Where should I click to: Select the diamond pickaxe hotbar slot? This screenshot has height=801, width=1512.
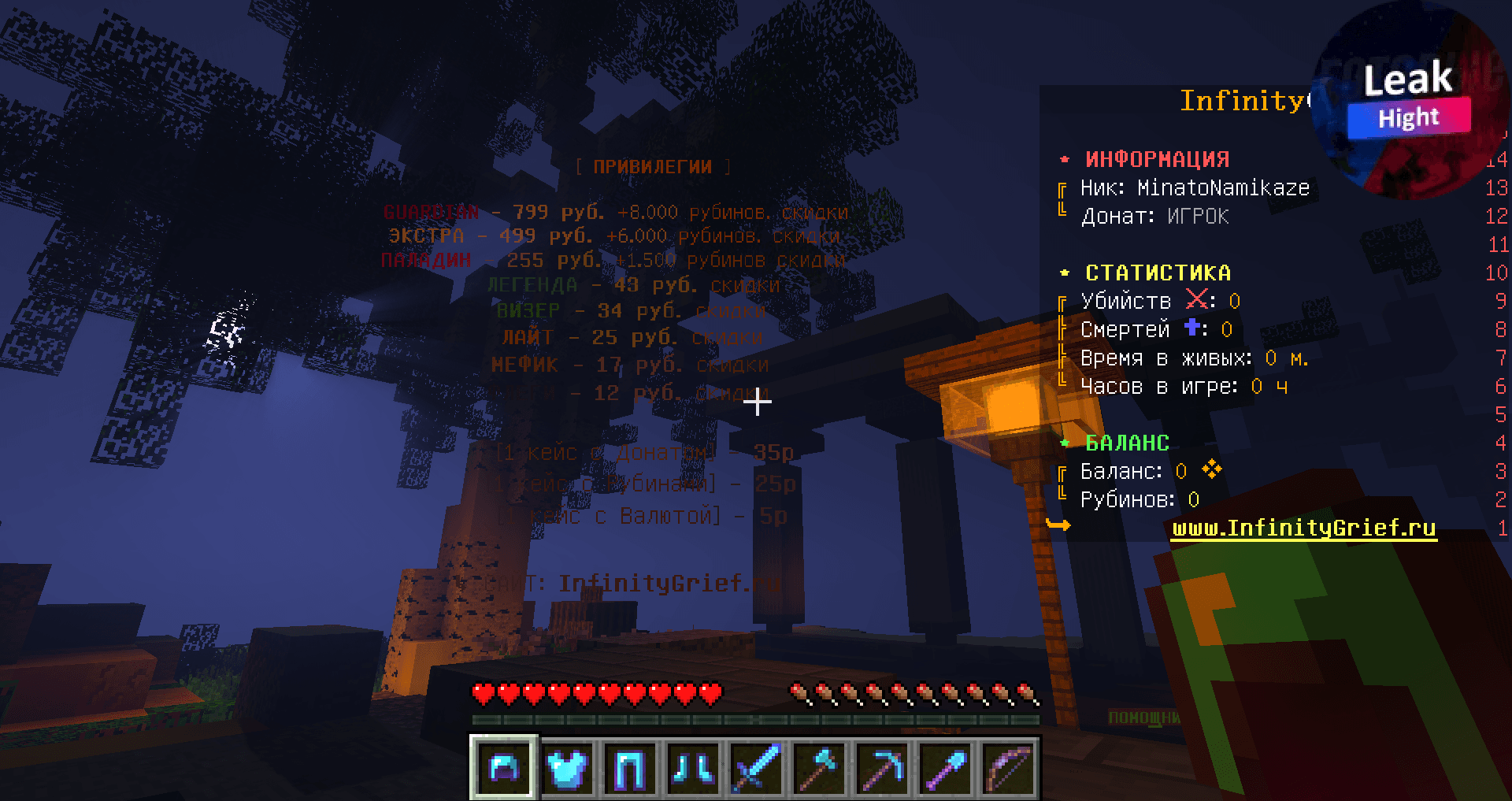click(x=882, y=767)
